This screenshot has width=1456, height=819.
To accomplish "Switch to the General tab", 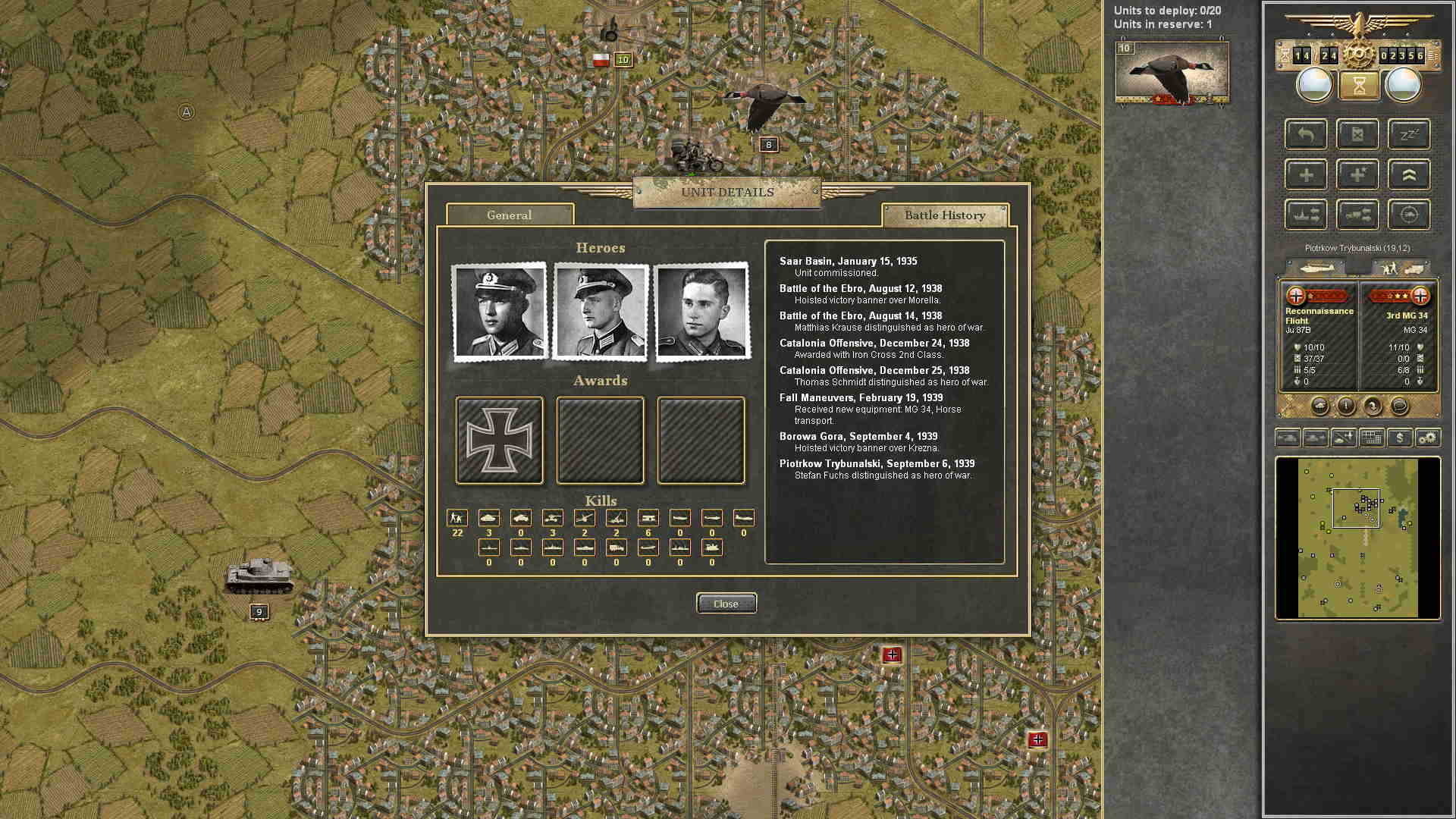I will (510, 215).
